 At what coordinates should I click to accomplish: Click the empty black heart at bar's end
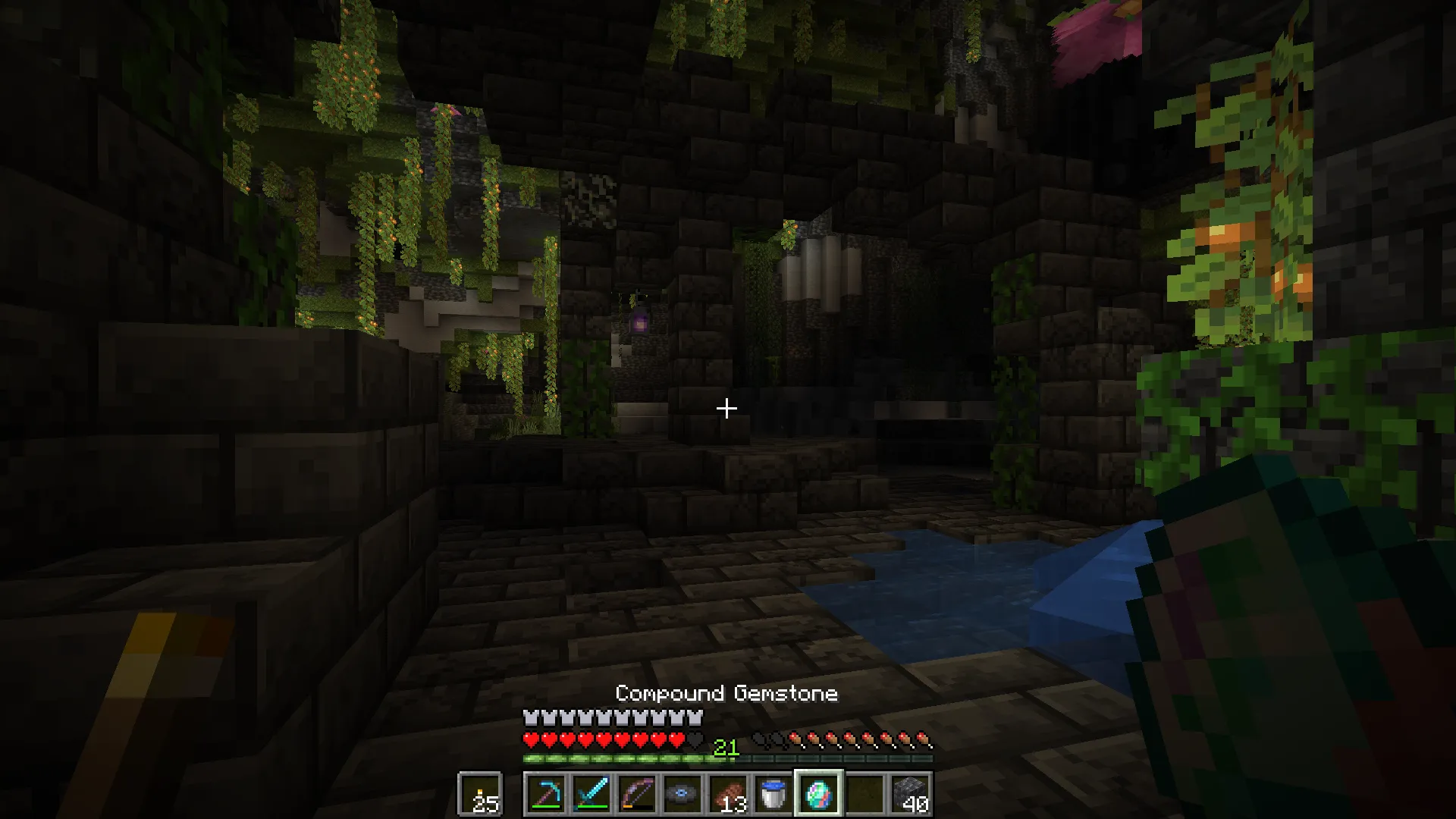click(695, 737)
